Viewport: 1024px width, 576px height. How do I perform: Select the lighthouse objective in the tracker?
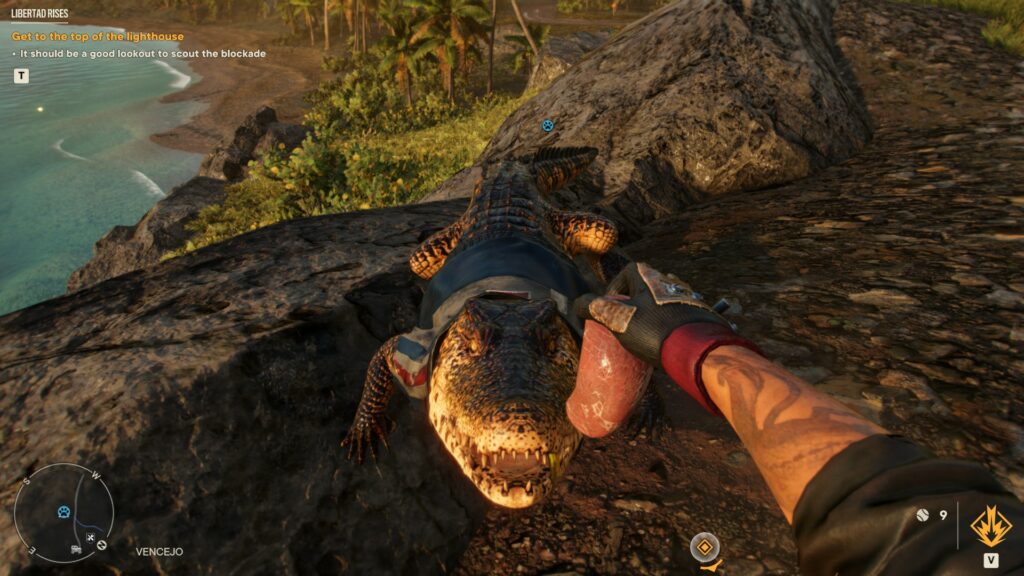(98, 37)
